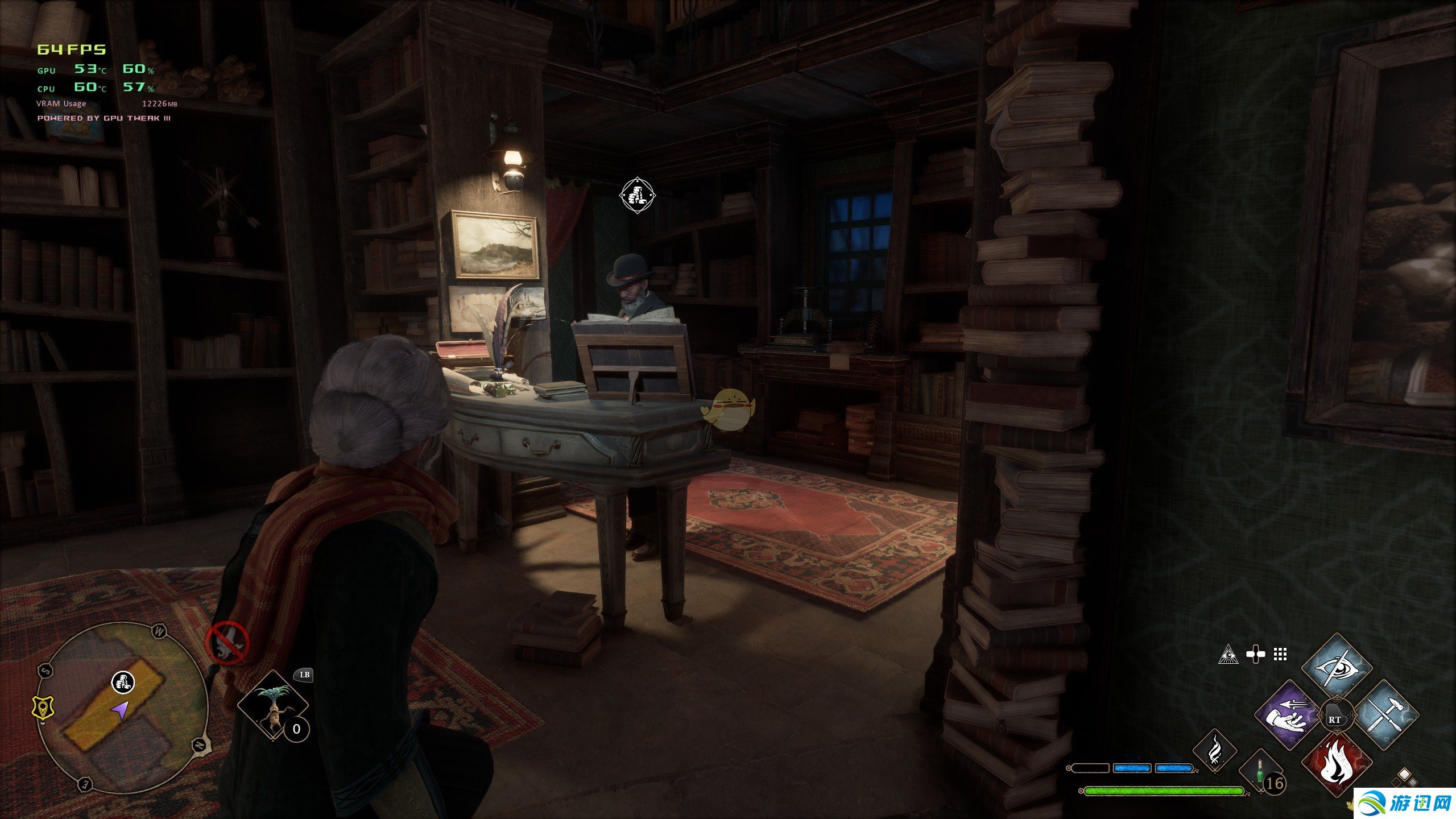Select the Mandrake tool slot
Image resolution: width=1456 pixels, height=819 pixels.
273,705
